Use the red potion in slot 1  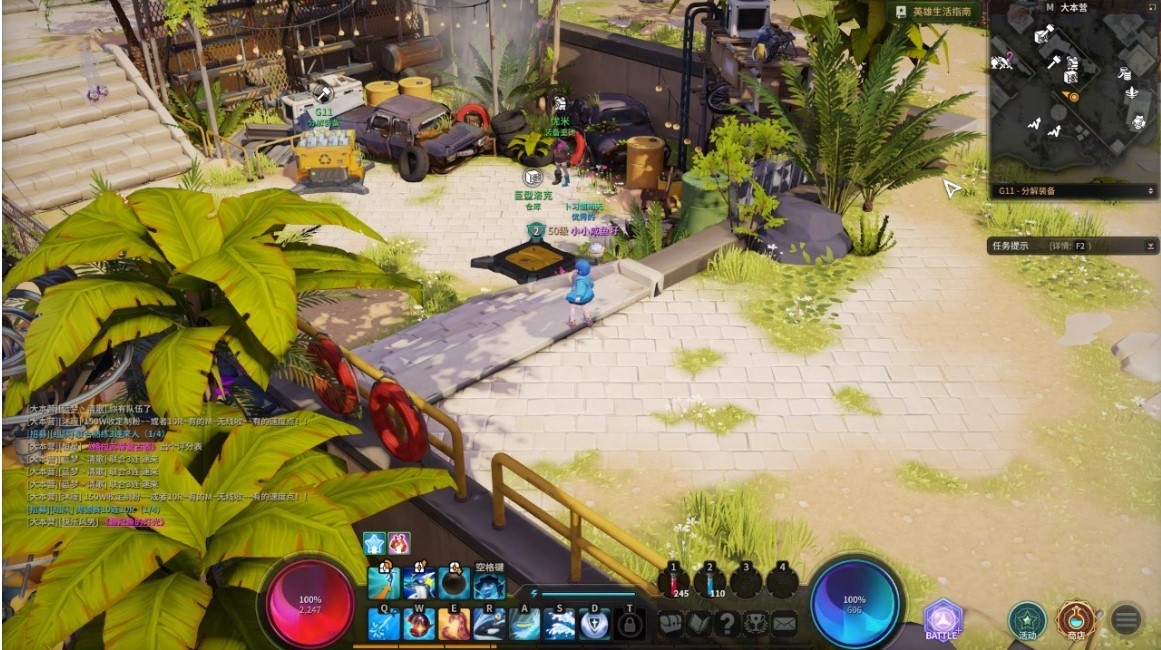[674, 583]
